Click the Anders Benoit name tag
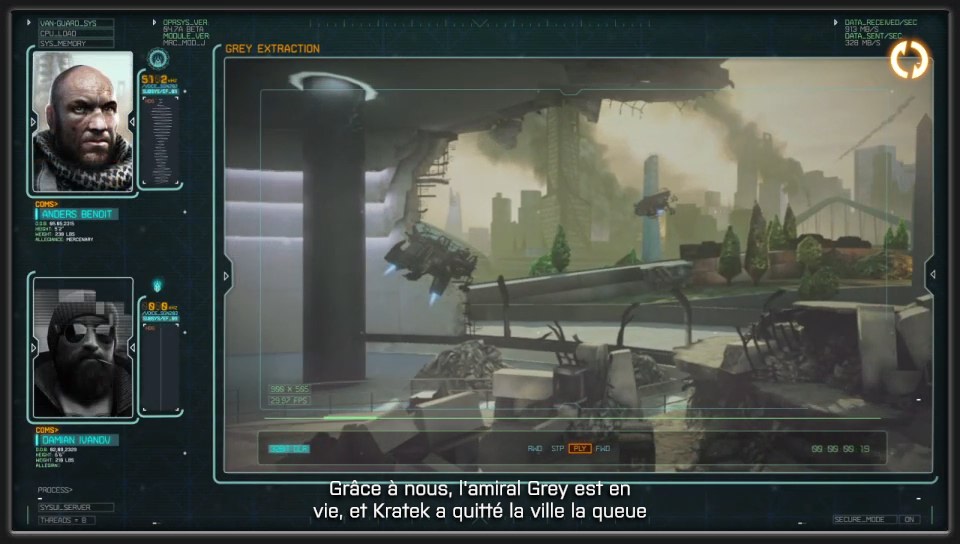Screen dimensions: 960x544 (x=78, y=214)
